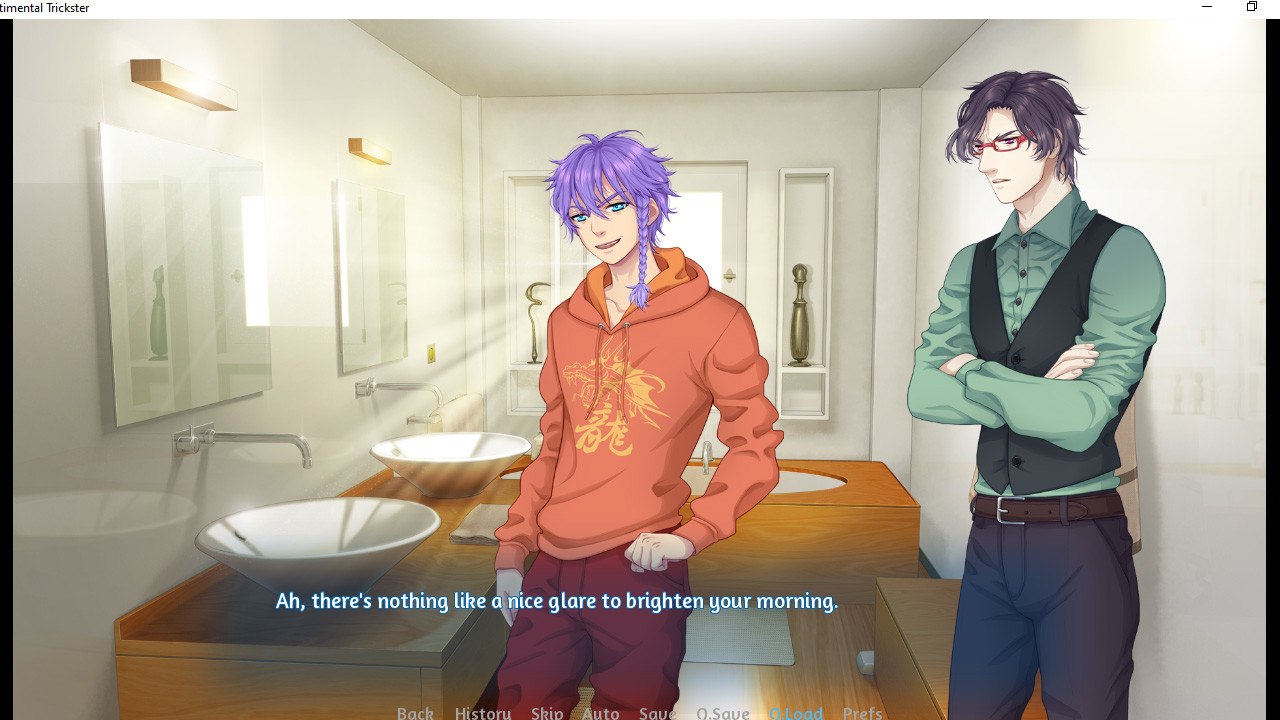Click the vase on the back shelf
This screenshot has width=1280, height=720.
[x=799, y=315]
